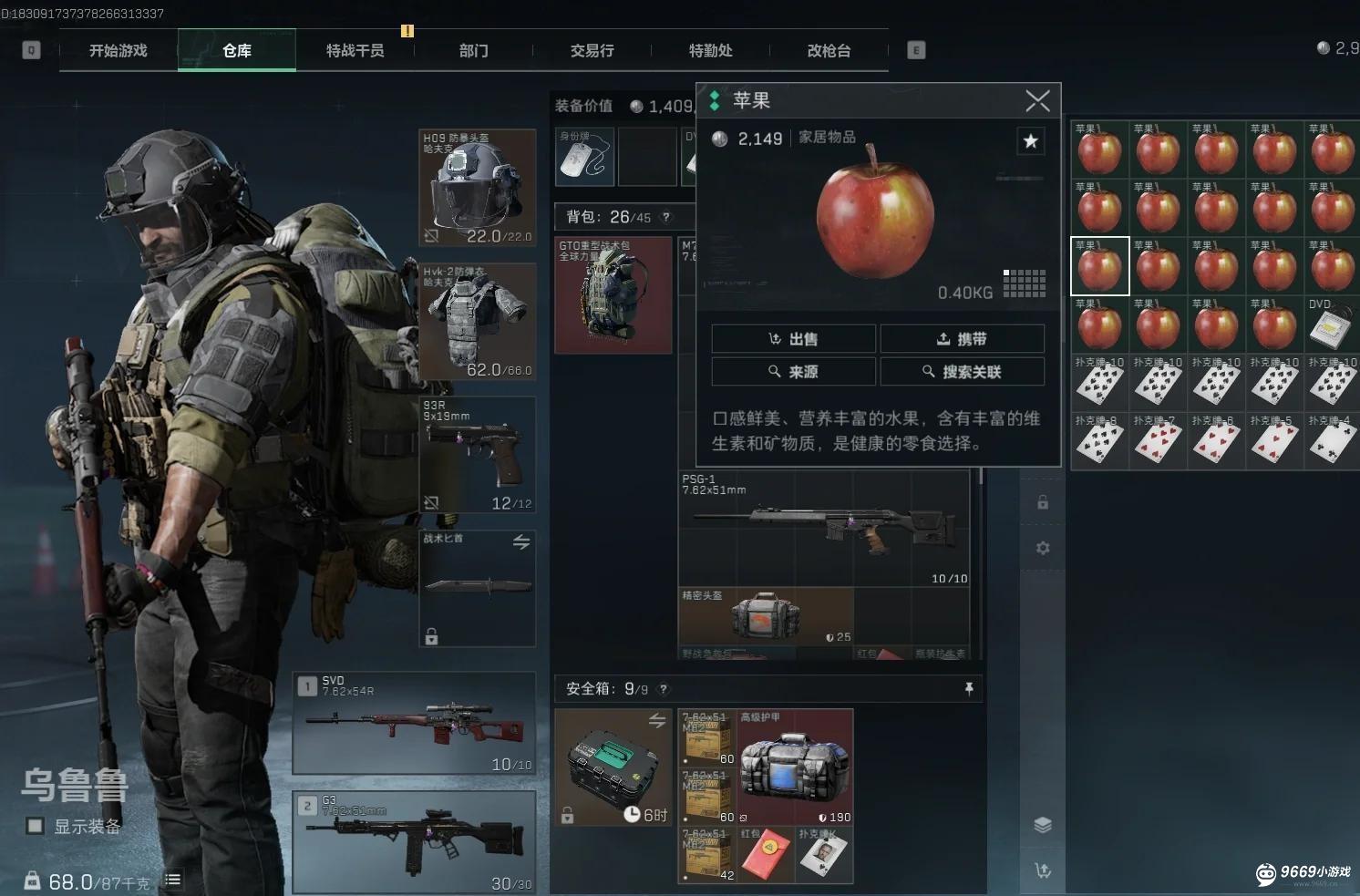Favorite the apple with star icon

(x=1030, y=140)
